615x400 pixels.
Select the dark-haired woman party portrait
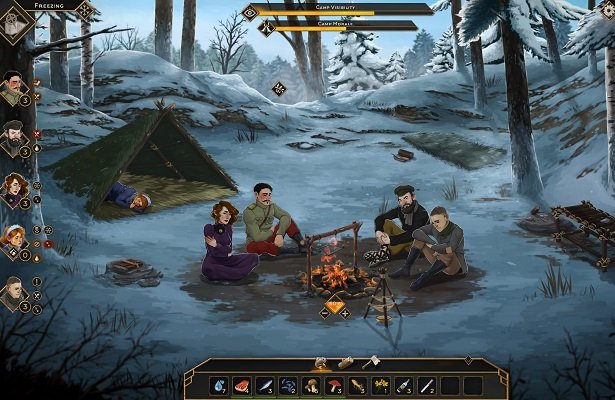(14, 189)
